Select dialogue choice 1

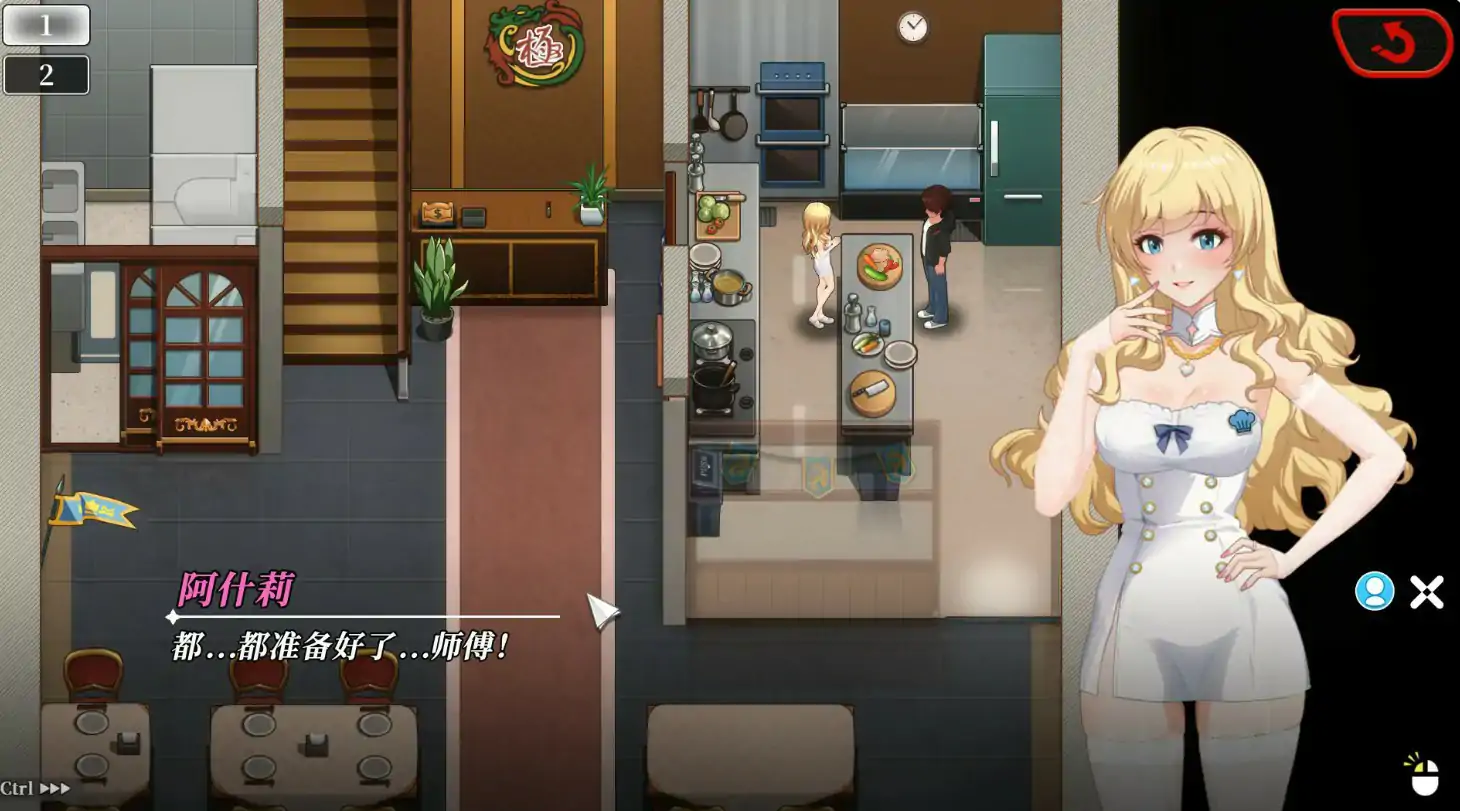click(x=46, y=25)
